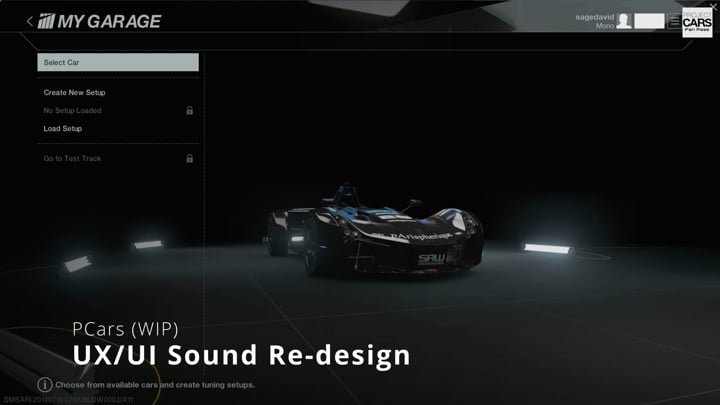Open the Load Setup option
The image size is (720, 405).
63,129
